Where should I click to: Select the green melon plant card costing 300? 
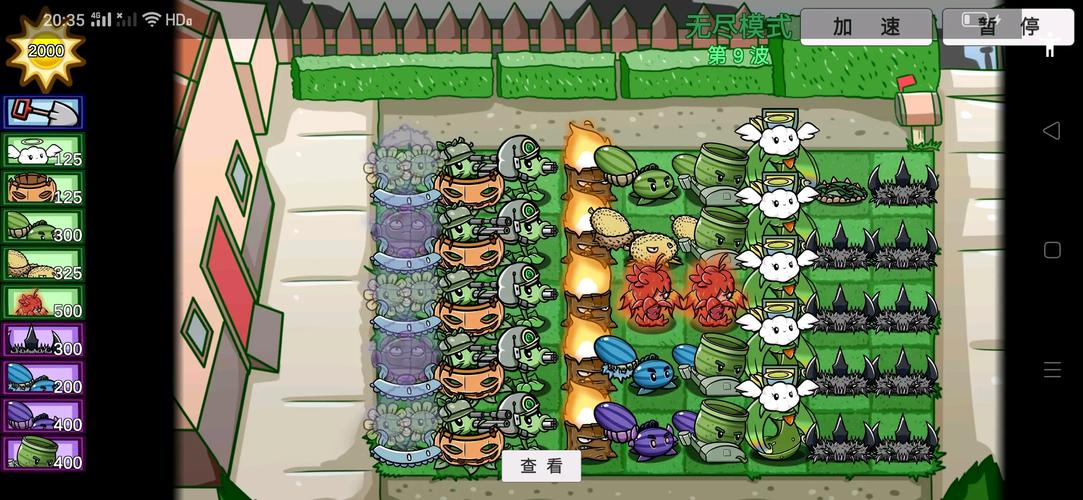point(43,227)
